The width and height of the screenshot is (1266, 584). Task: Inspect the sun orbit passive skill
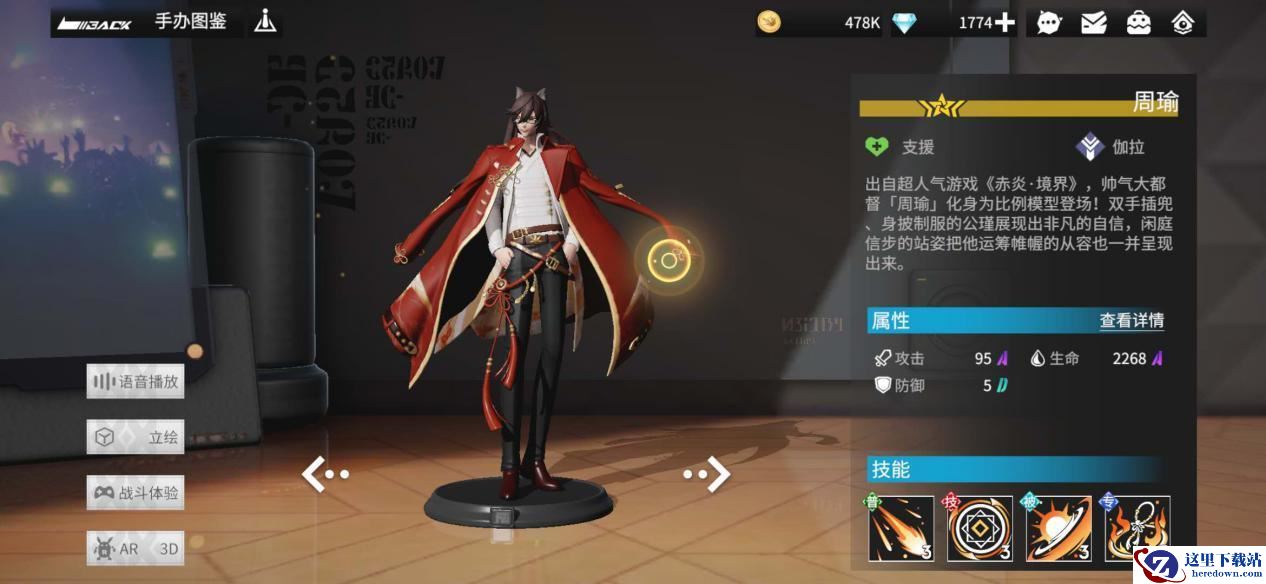(x=1058, y=527)
